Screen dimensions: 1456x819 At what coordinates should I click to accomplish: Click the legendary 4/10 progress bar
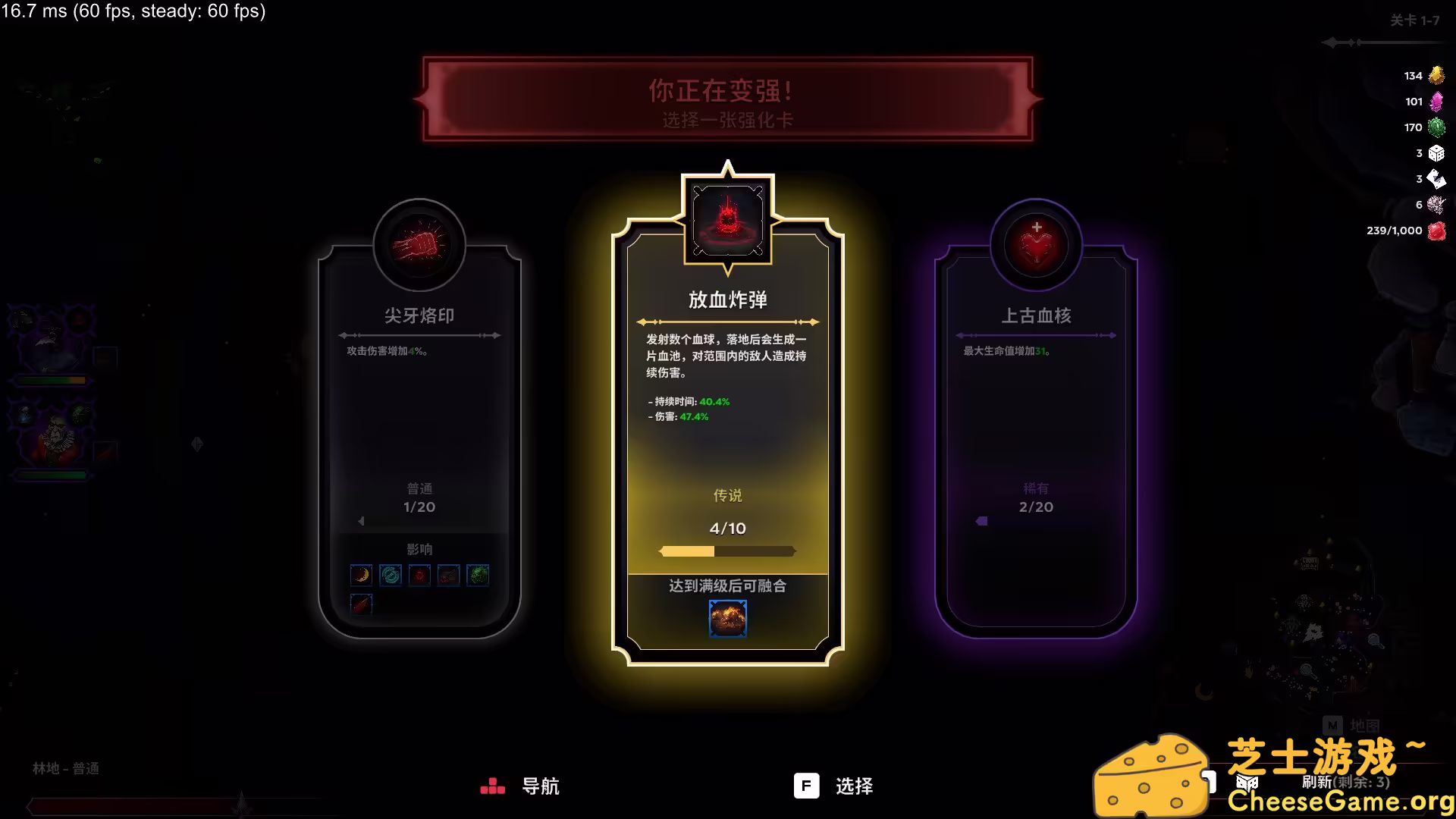pyautogui.click(x=727, y=552)
